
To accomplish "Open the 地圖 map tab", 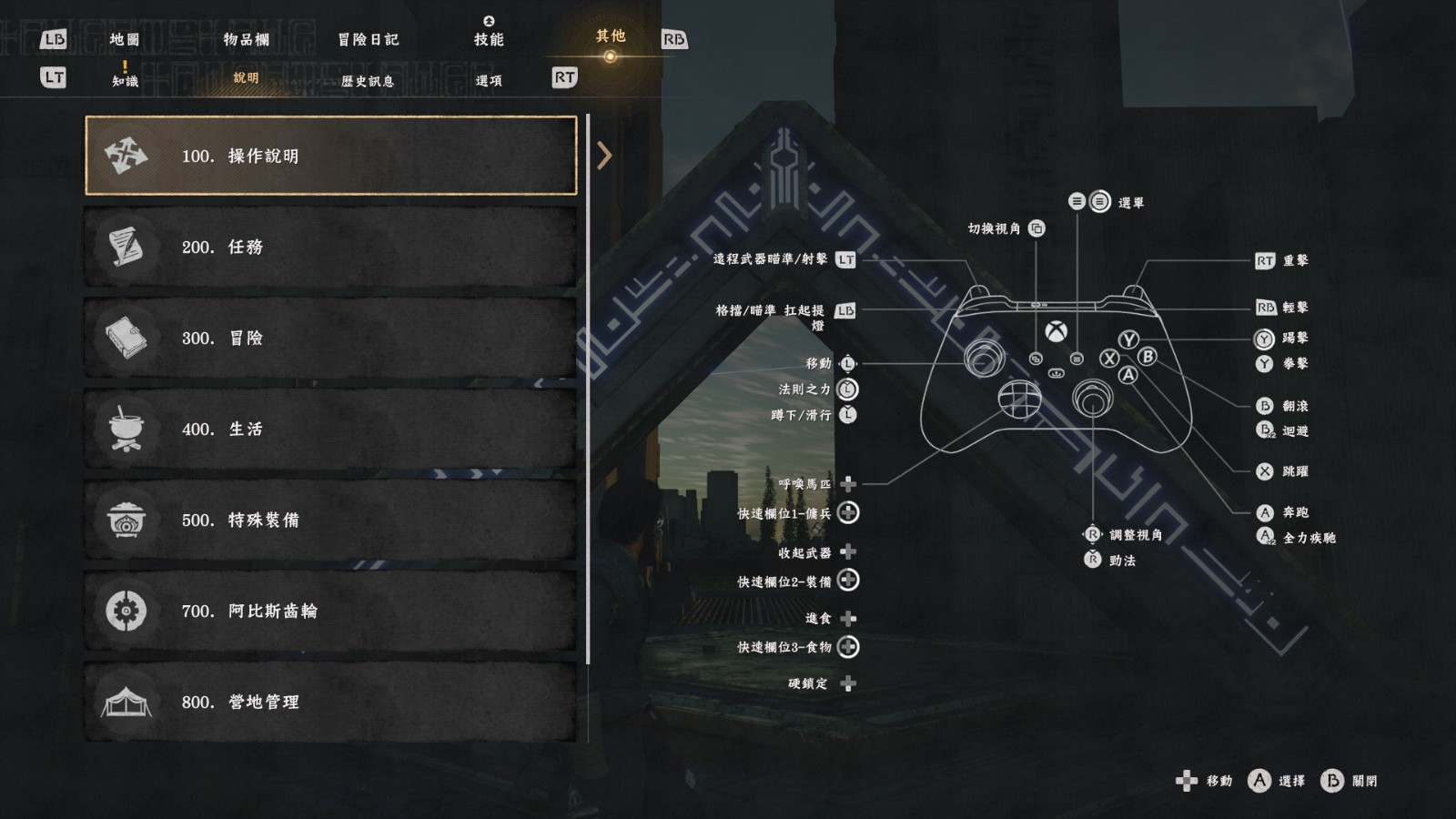I will point(125,39).
